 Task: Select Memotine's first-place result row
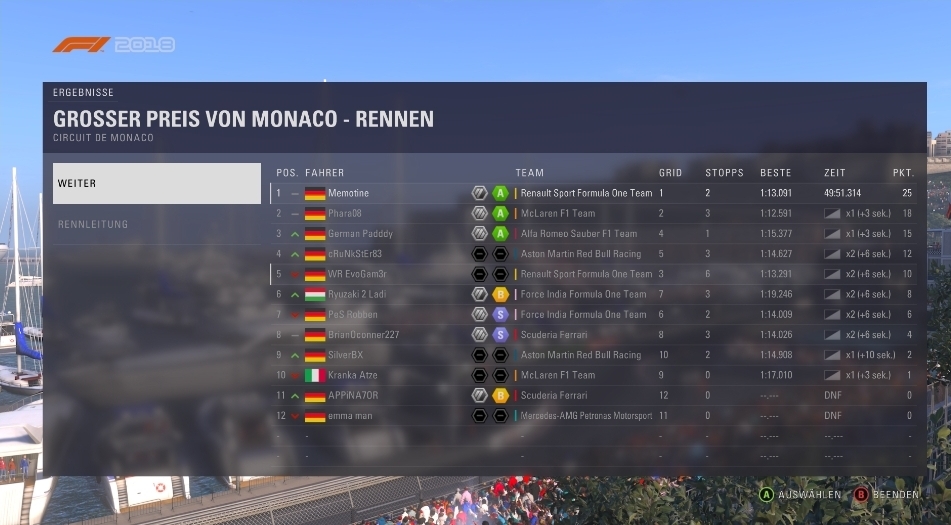(594, 193)
